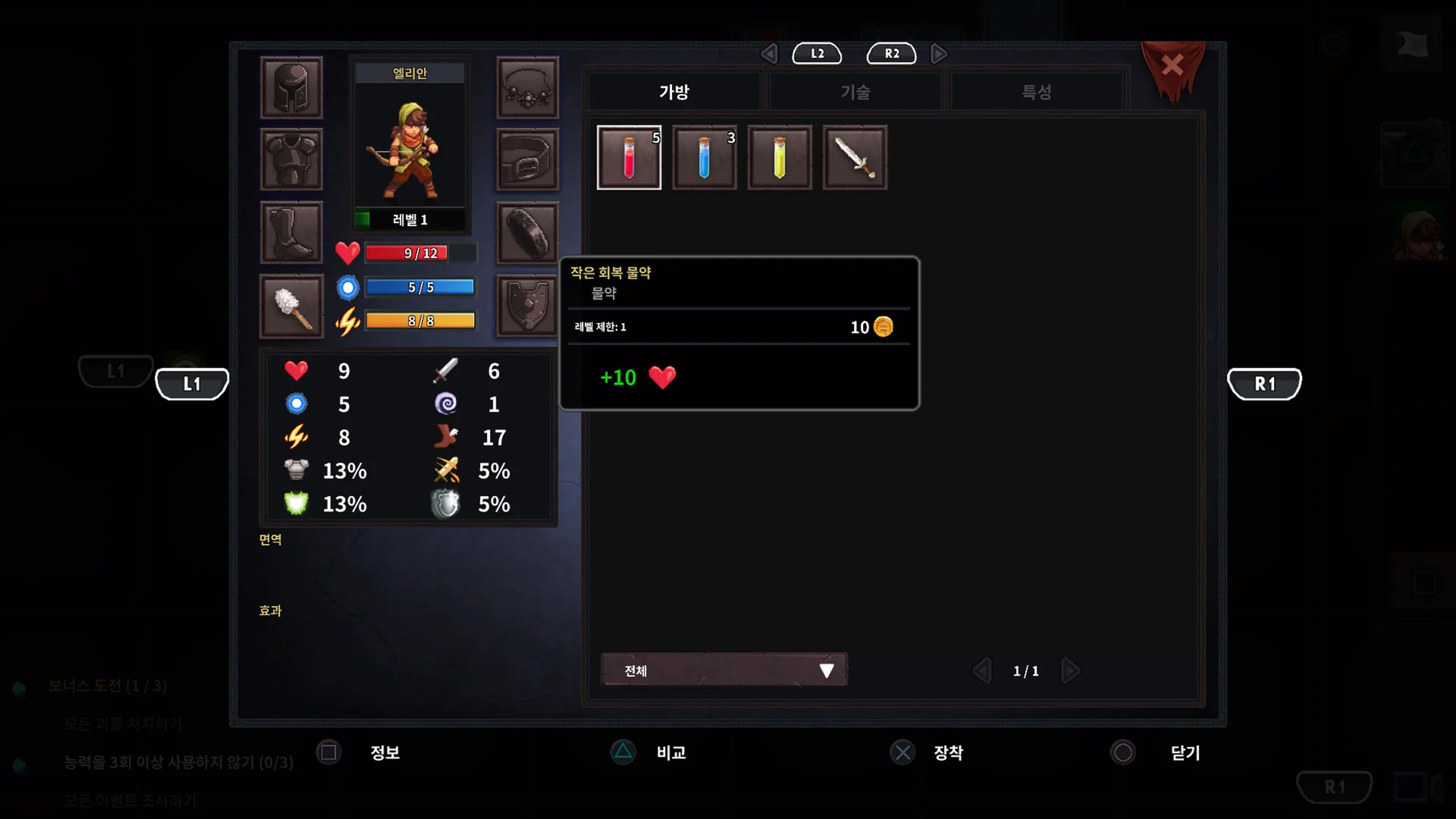
Task: Click the cloak equipment slot
Action: click(528, 232)
